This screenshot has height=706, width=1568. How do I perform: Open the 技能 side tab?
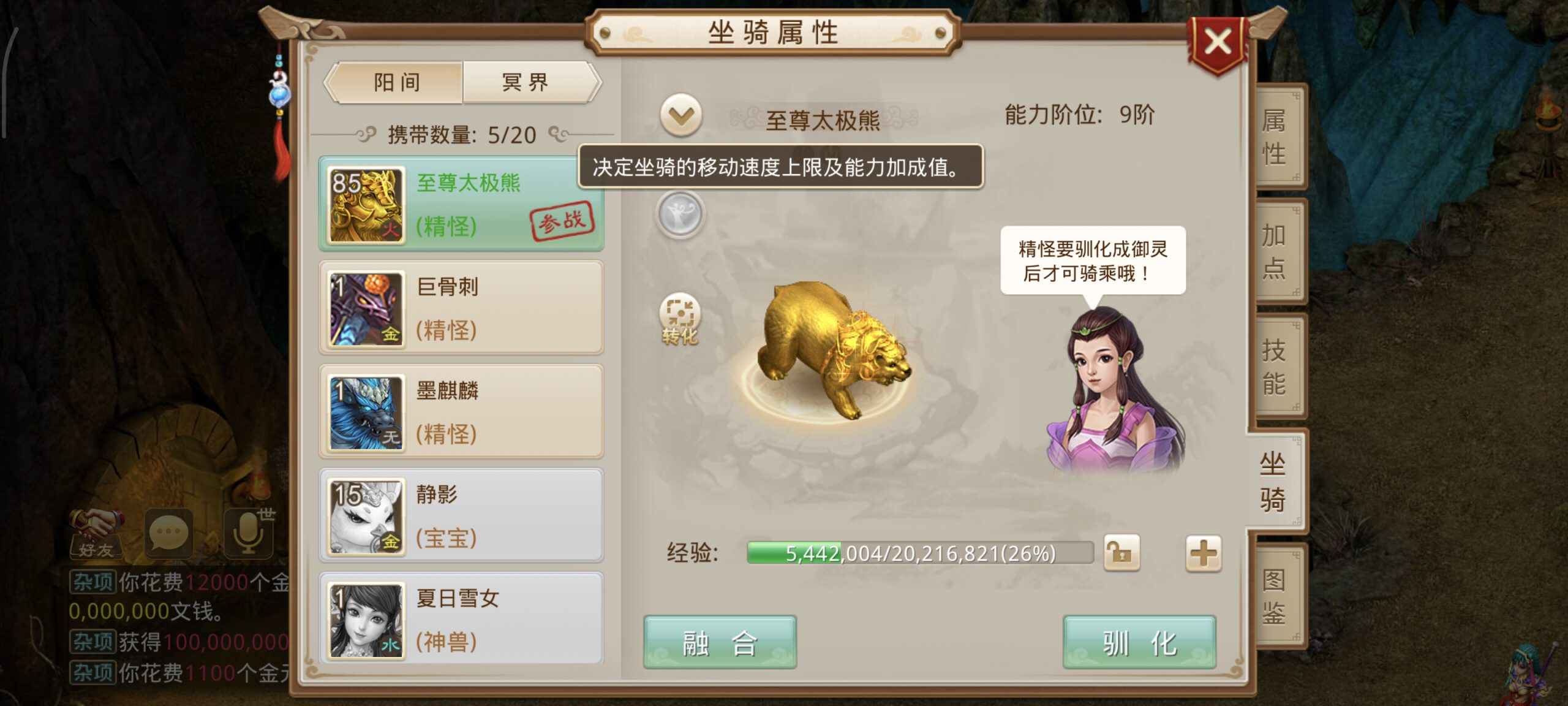(1275, 366)
